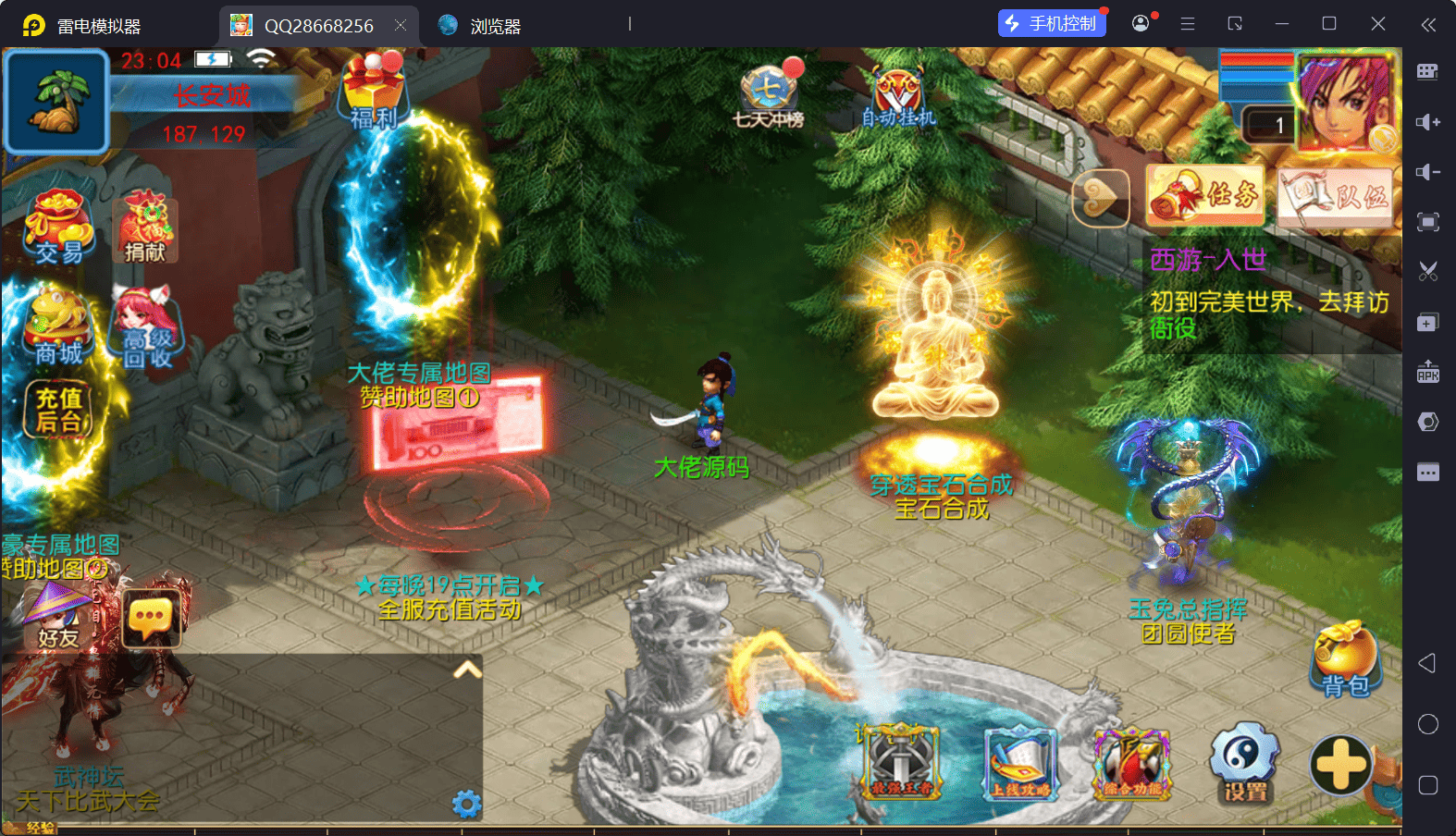Viewport: 1456px width, 836px height.
Task: Open the 捐献 donation icon
Action: 145,227
